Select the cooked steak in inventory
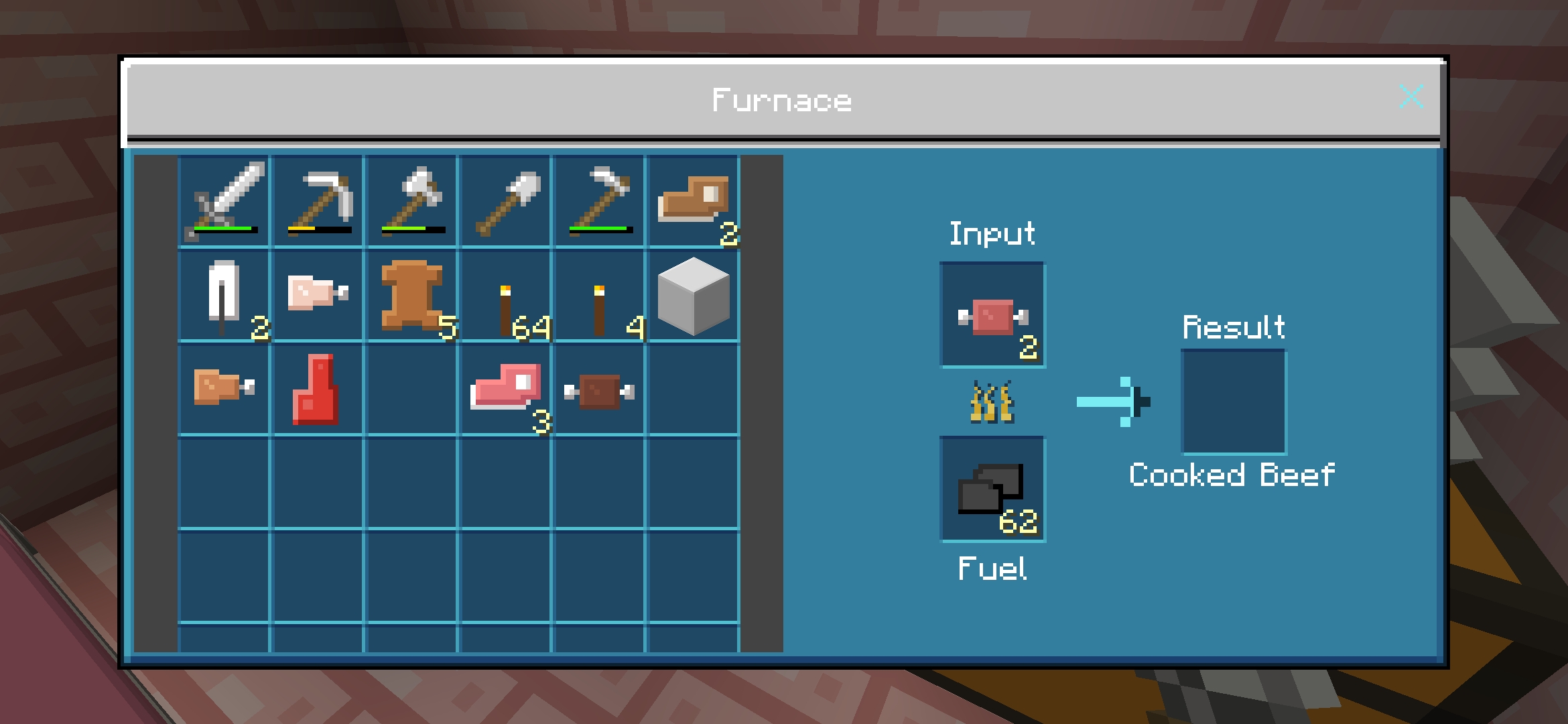The image size is (1568, 724). pos(600,389)
